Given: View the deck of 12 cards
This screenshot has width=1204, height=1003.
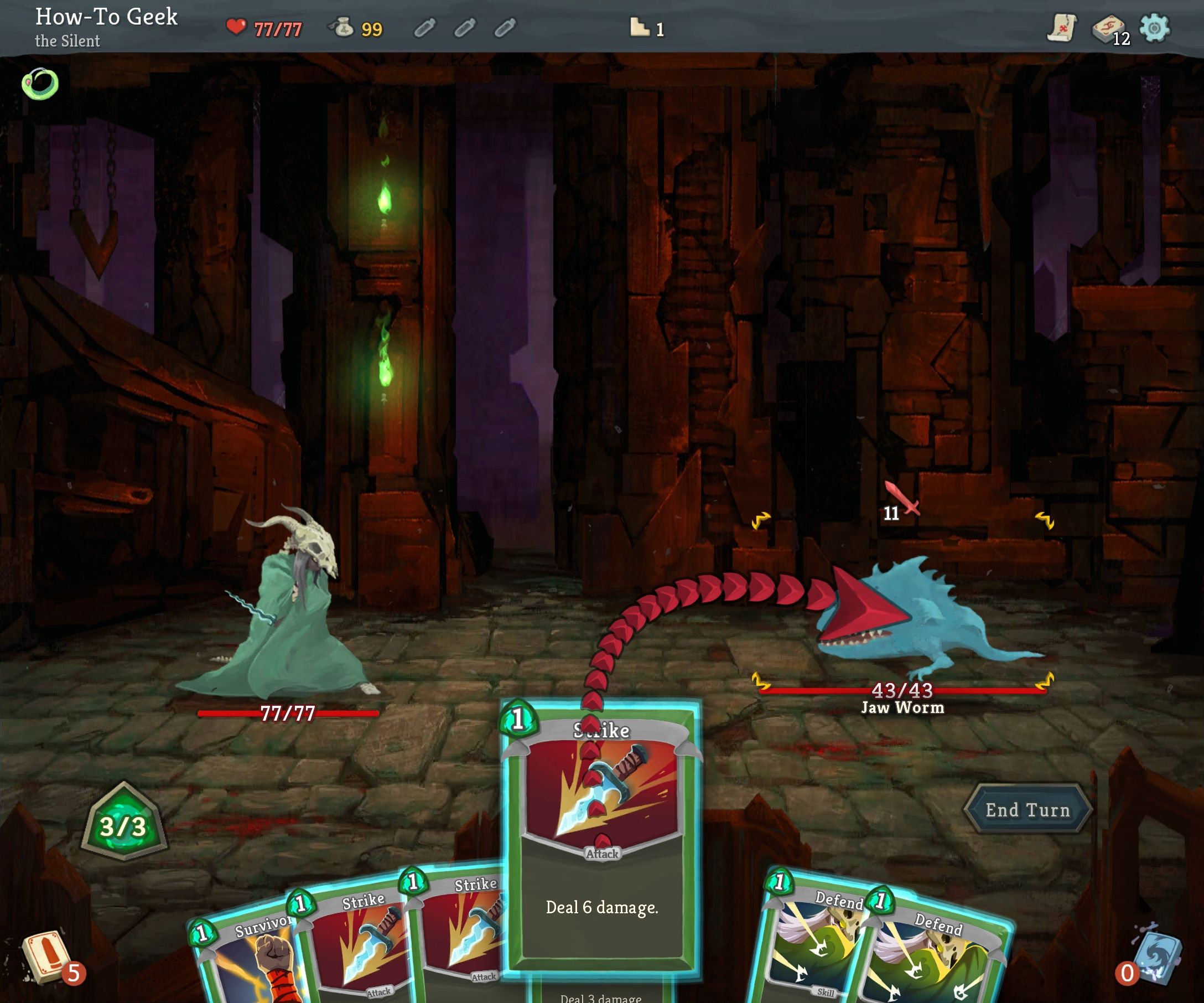Looking at the screenshot, I should (x=1108, y=29).
